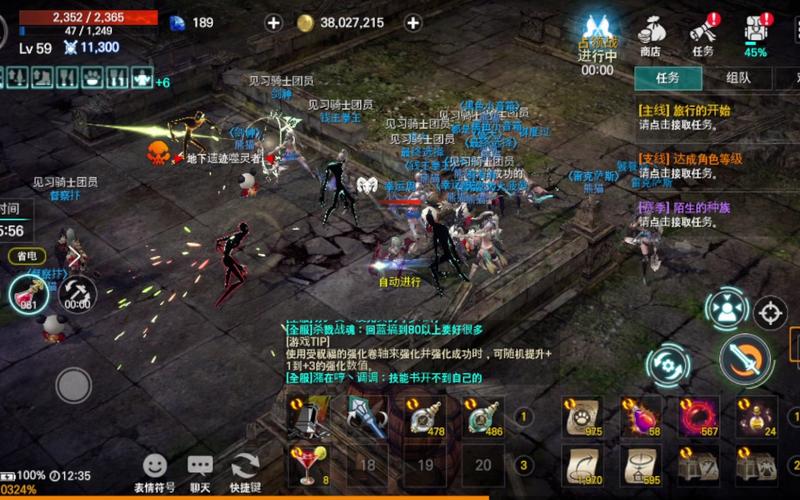Image resolution: width=800 pixels, height=500 pixels.
Task: Switch to the 组队 party tab
Action: [738, 78]
